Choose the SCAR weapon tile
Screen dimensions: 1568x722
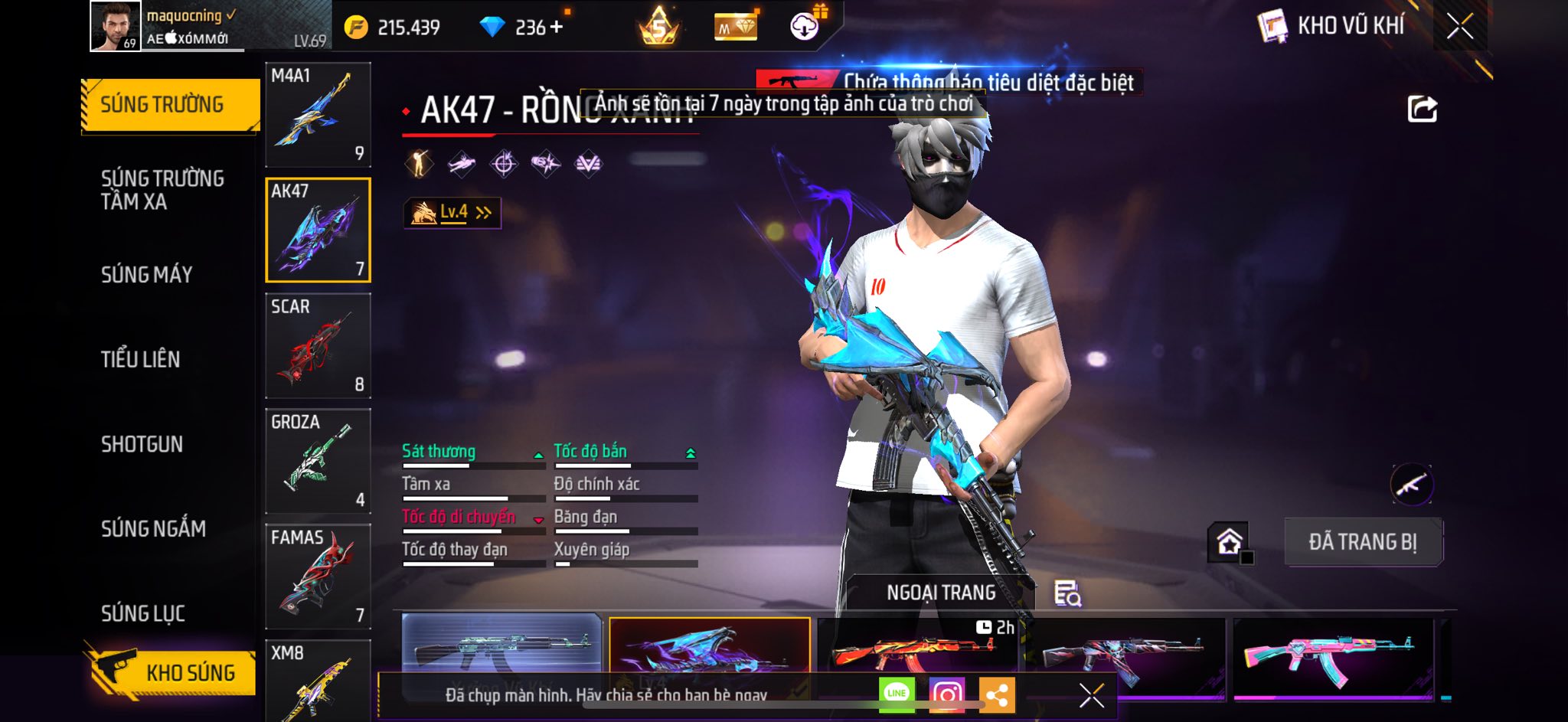coord(318,346)
